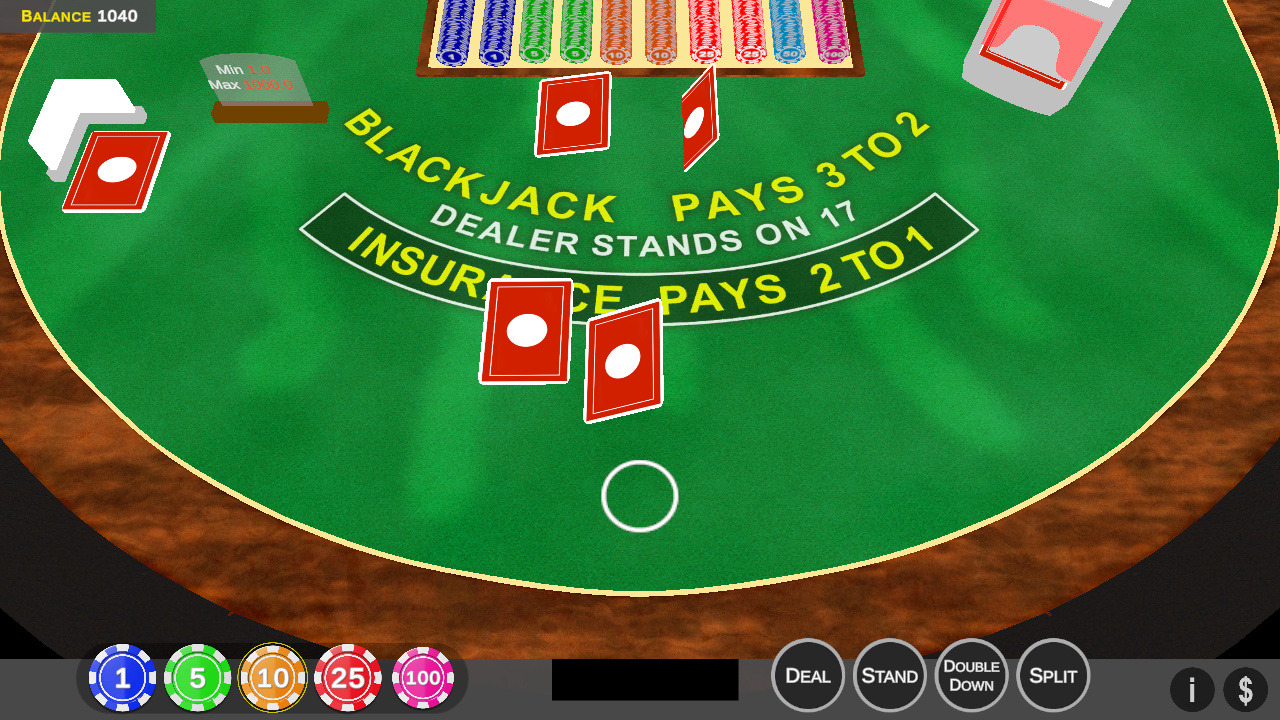
Task: Select the orange 10 betting chip
Action: [274, 677]
